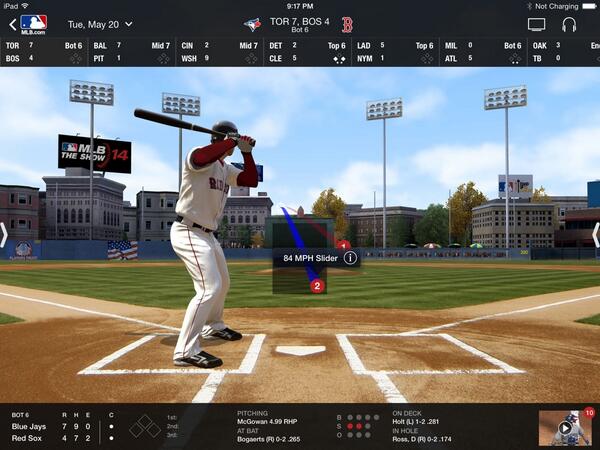
Task: Play the highlight video thumbnail
Action: tap(566, 427)
